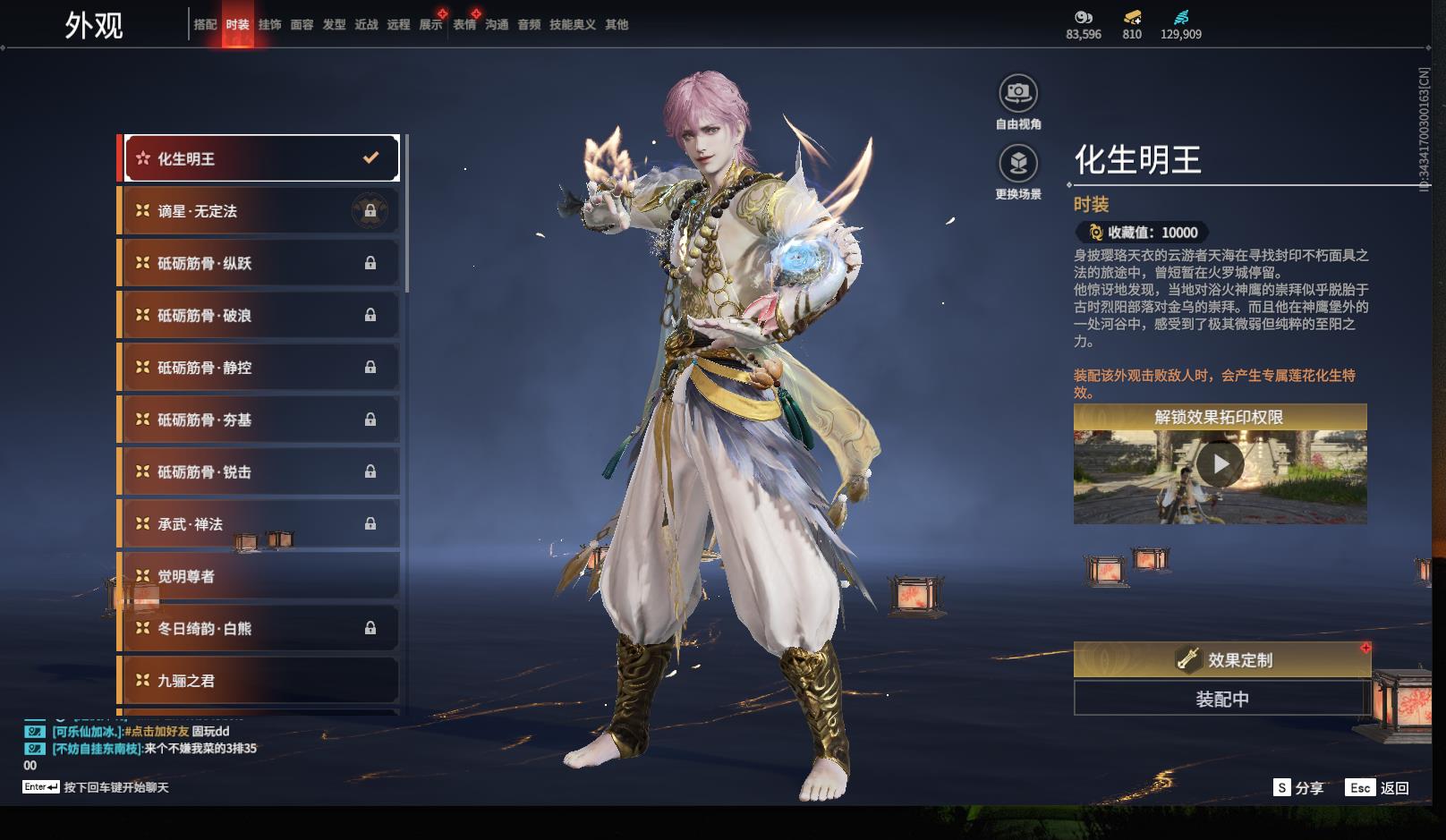1446x840 pixels.
Task: Open the 其他 tab
Action: click(617, 25)
